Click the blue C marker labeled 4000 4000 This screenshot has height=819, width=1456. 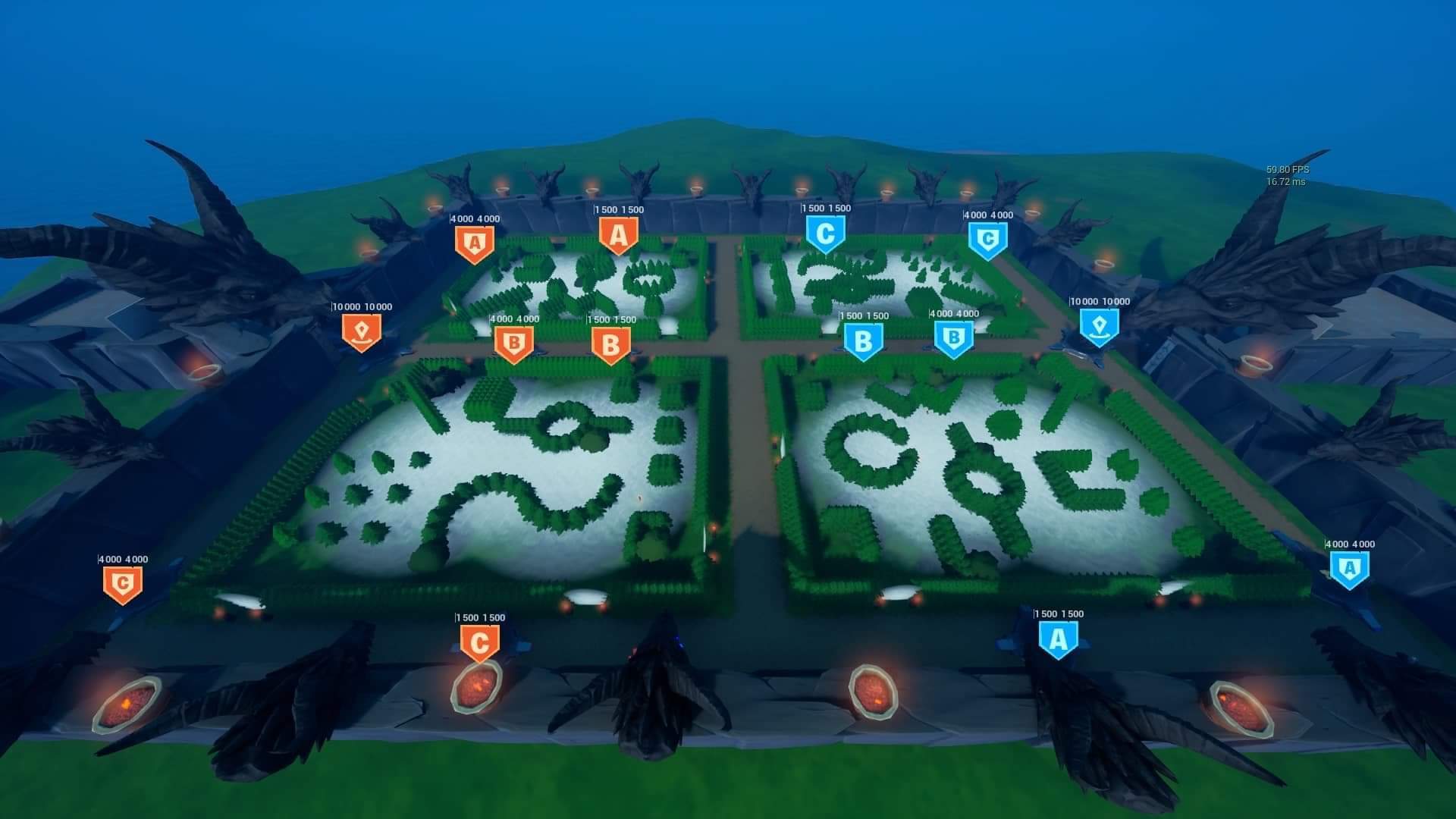coord(987,239)
